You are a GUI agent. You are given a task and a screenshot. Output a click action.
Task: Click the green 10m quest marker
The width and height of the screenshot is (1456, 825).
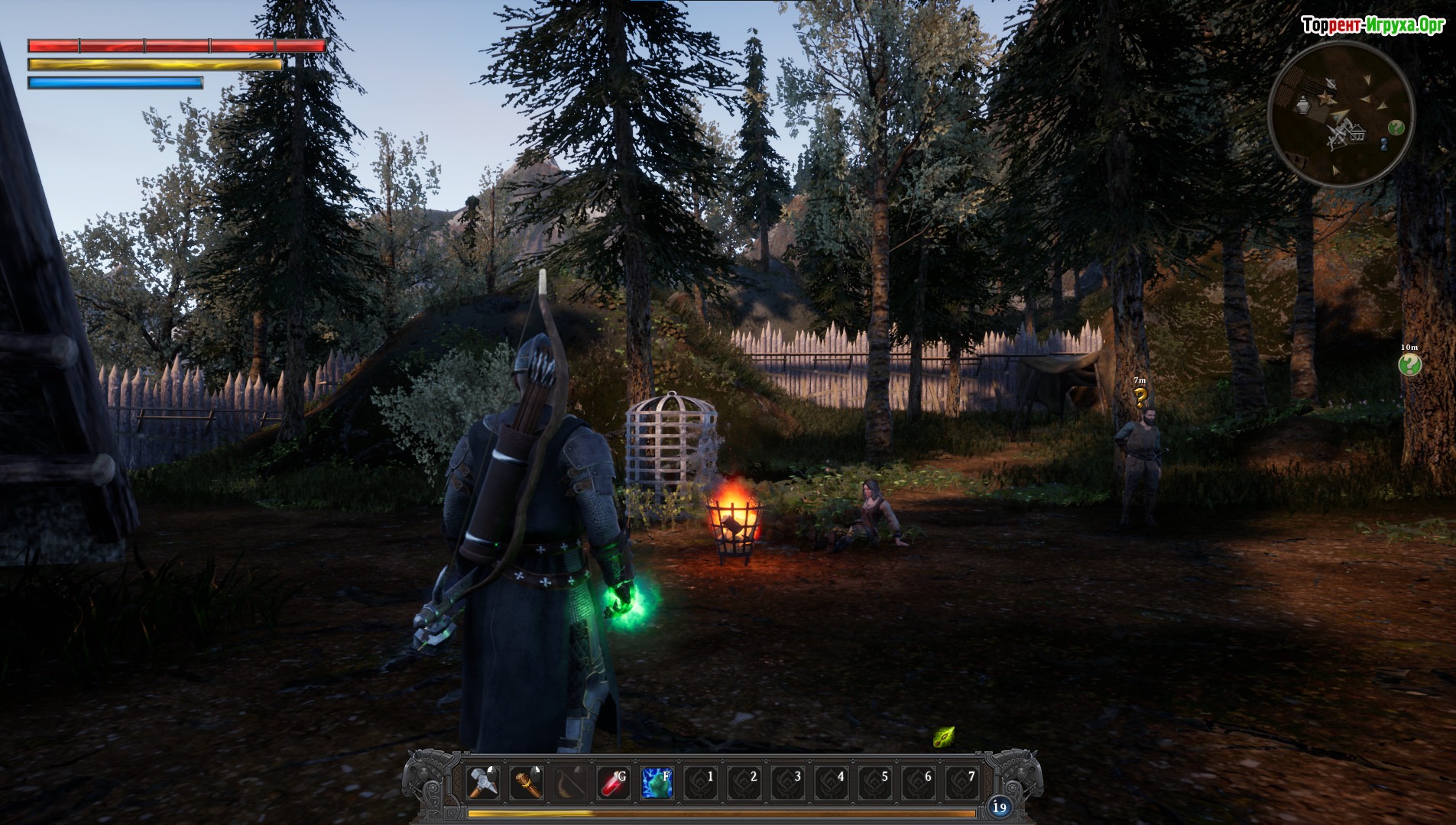[1409, 364]
